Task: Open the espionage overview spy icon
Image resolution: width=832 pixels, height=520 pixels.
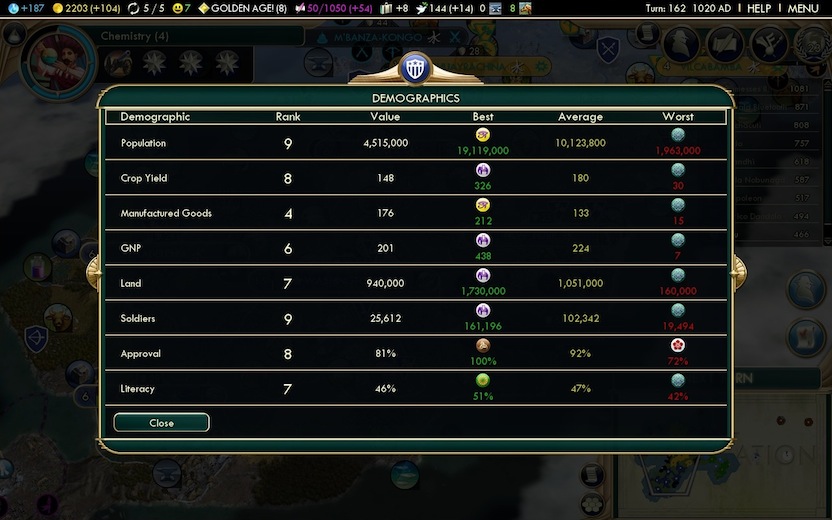Action: 680,42
